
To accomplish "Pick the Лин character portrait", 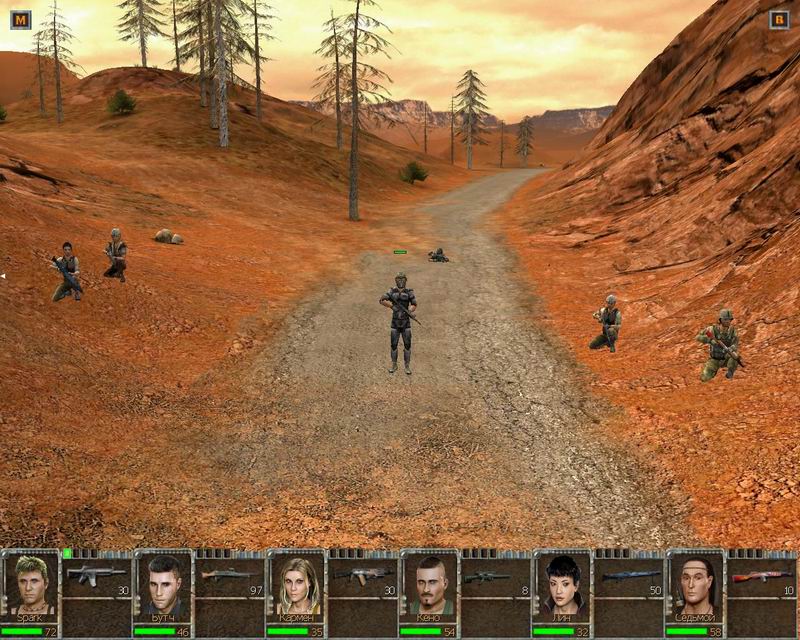I will [x=563, y=583].
